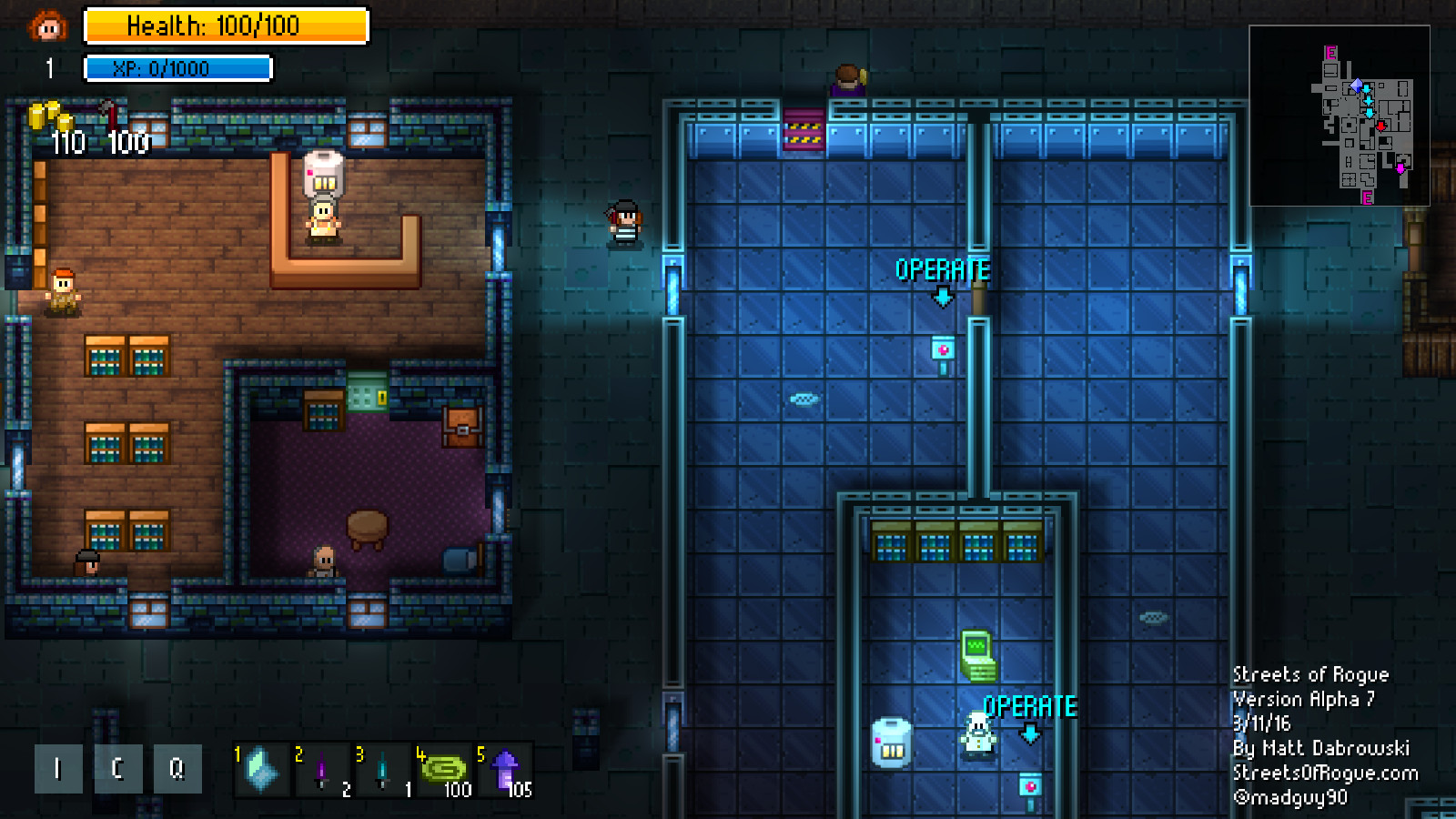
Task: Click the XP: 0/1000 progress bar
Action: [178, 67]
